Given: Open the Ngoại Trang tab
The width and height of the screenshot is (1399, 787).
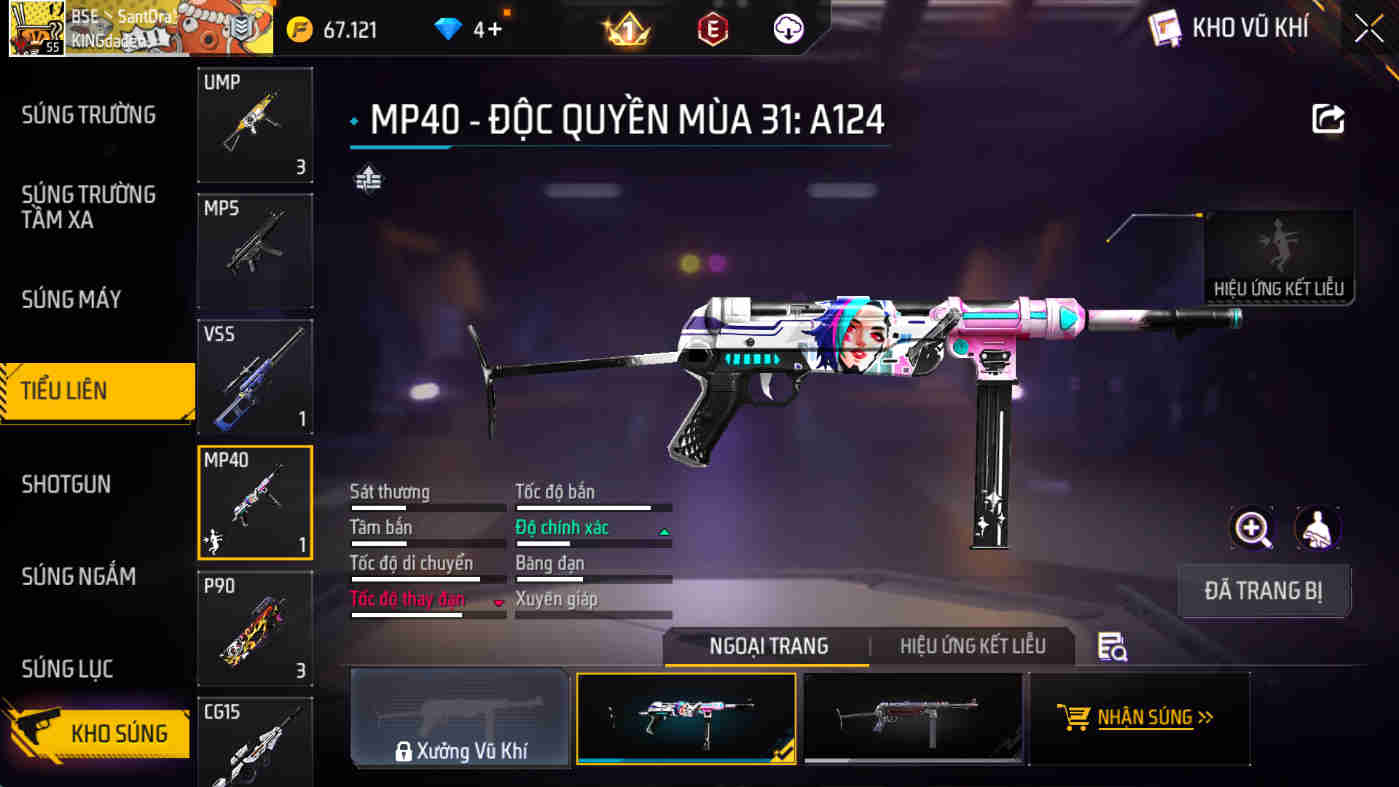Looking at the screenshot, I should 768,646.
